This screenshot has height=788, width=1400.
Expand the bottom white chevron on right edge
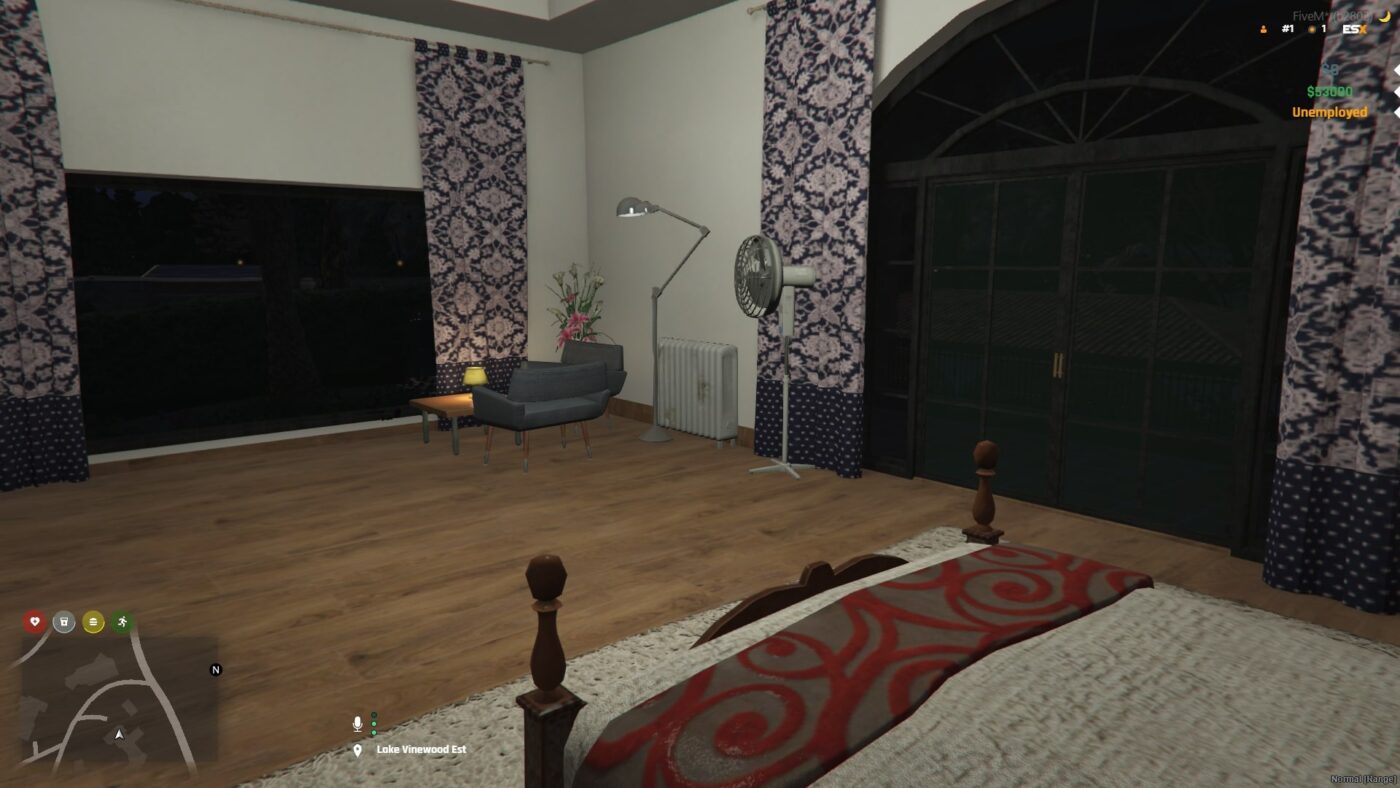pyautogui.click(x=1396, y=111)
